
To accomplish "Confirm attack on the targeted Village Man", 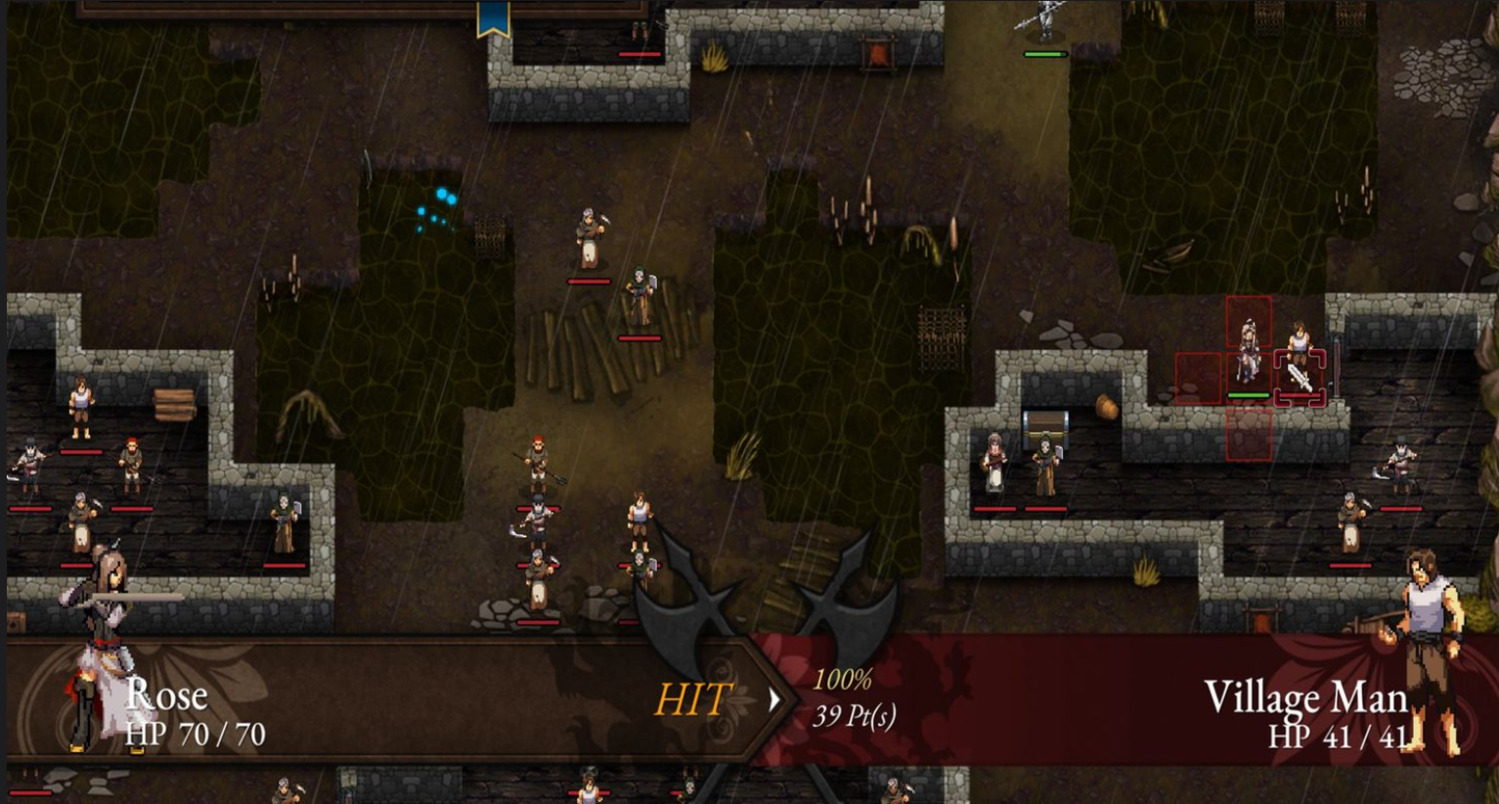I will click(x=1299, y=376).
